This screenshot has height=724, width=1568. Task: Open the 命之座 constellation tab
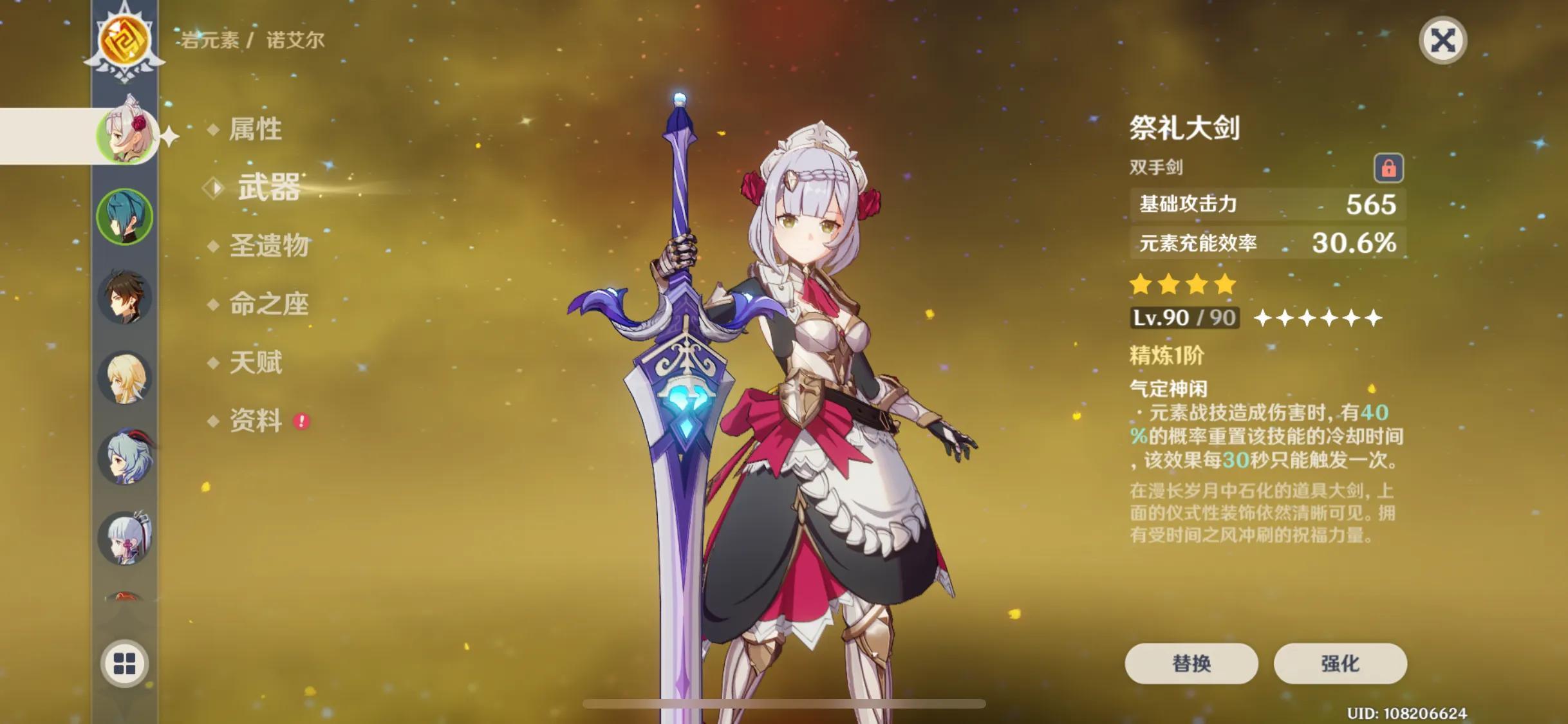click(268, 304)
